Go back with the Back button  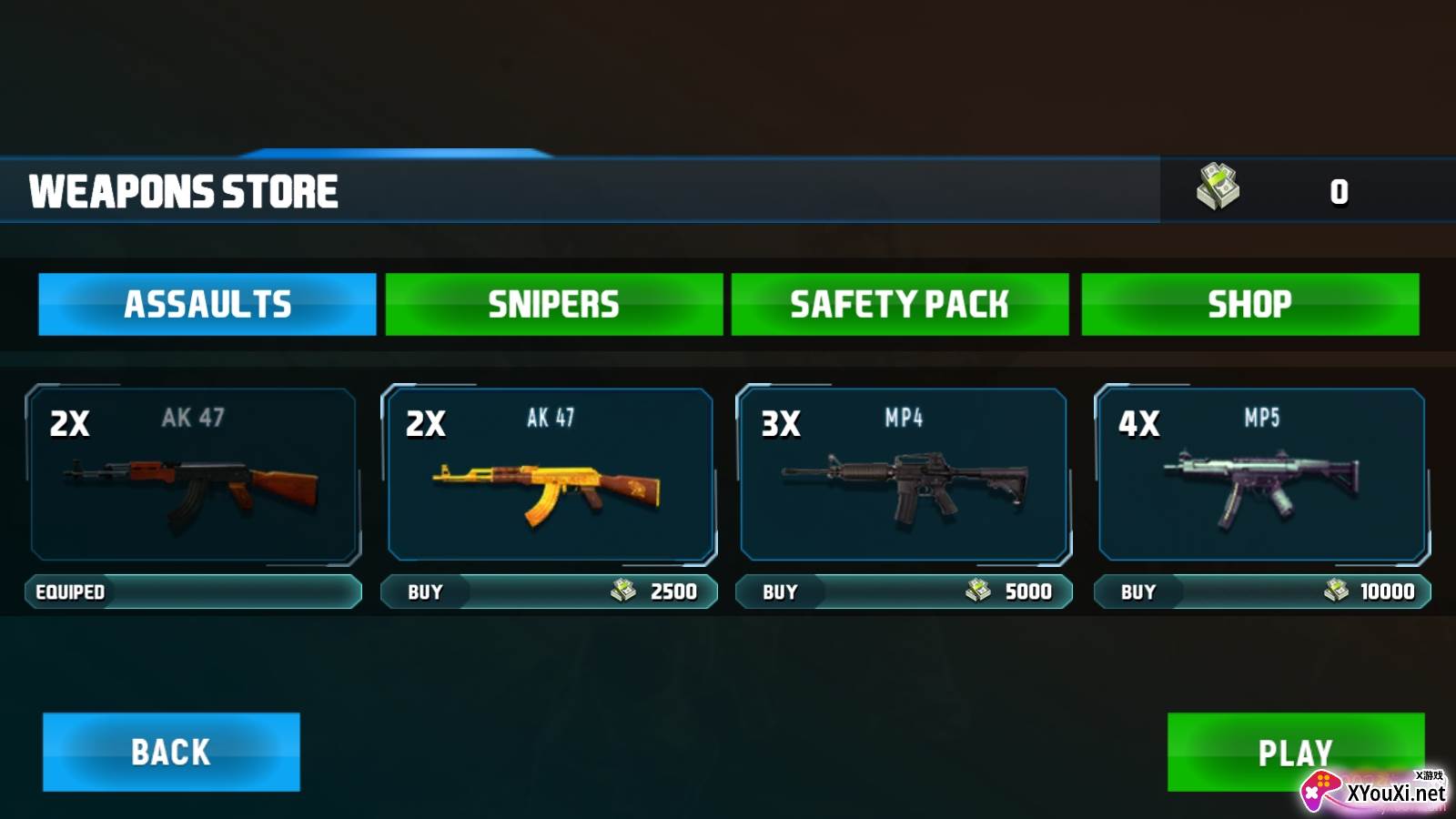pyautogui.click(x=171, y=752)
